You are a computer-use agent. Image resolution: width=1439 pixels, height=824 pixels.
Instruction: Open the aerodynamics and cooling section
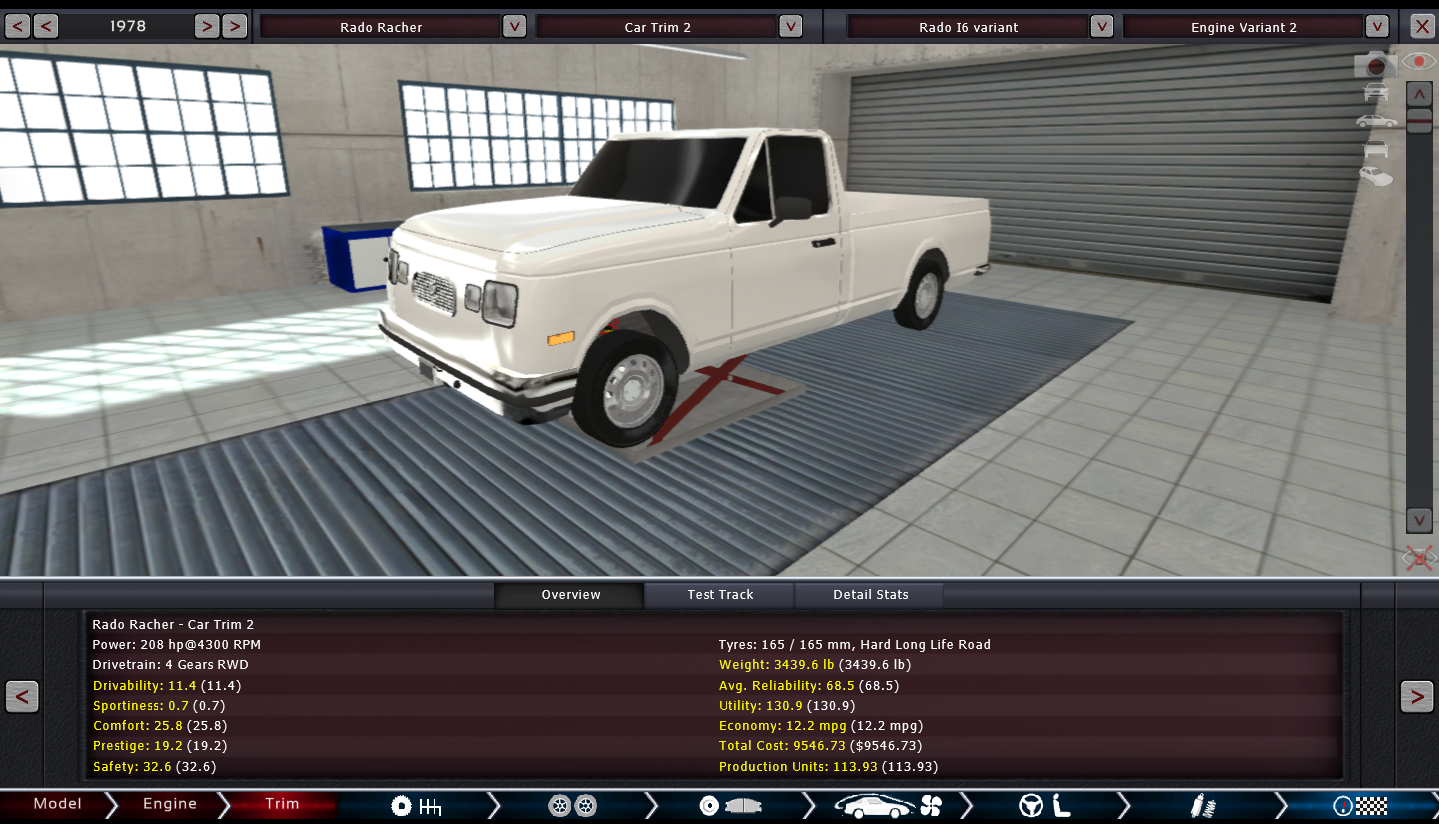(x=888, y=806)
